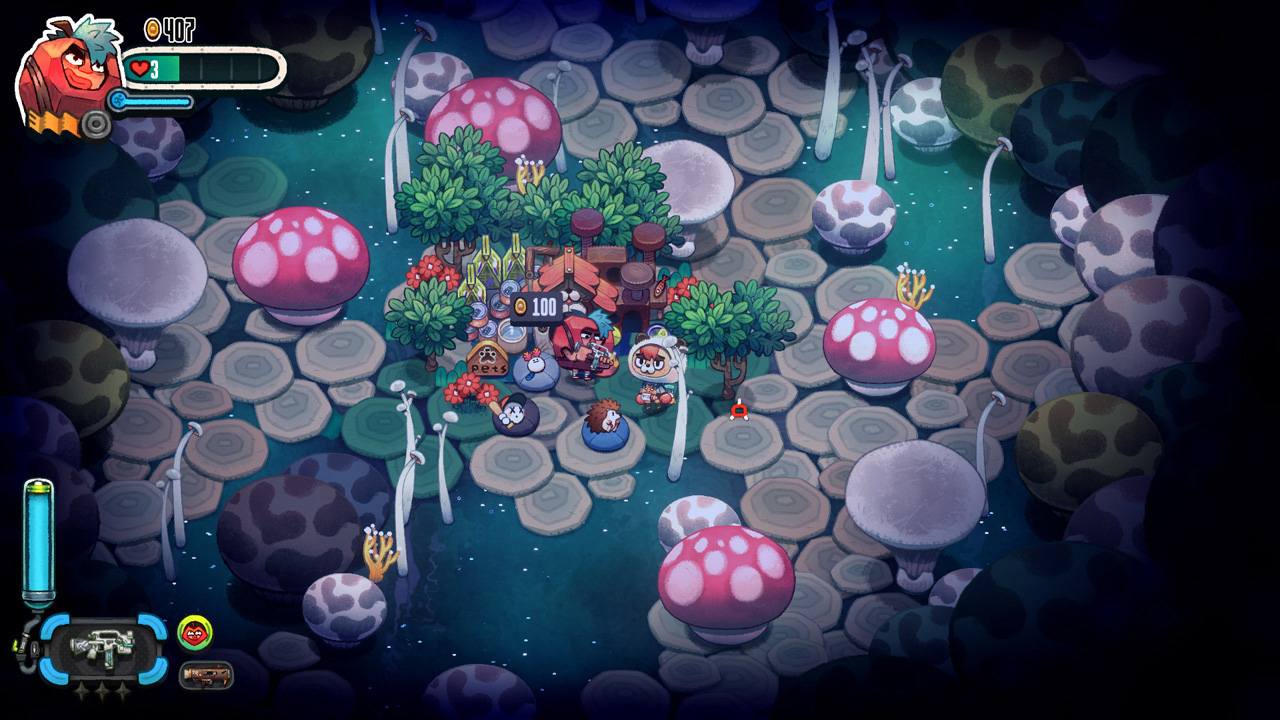Click the secondary shotgun weapon slot
1280x720 pixels.
(207, 675)
